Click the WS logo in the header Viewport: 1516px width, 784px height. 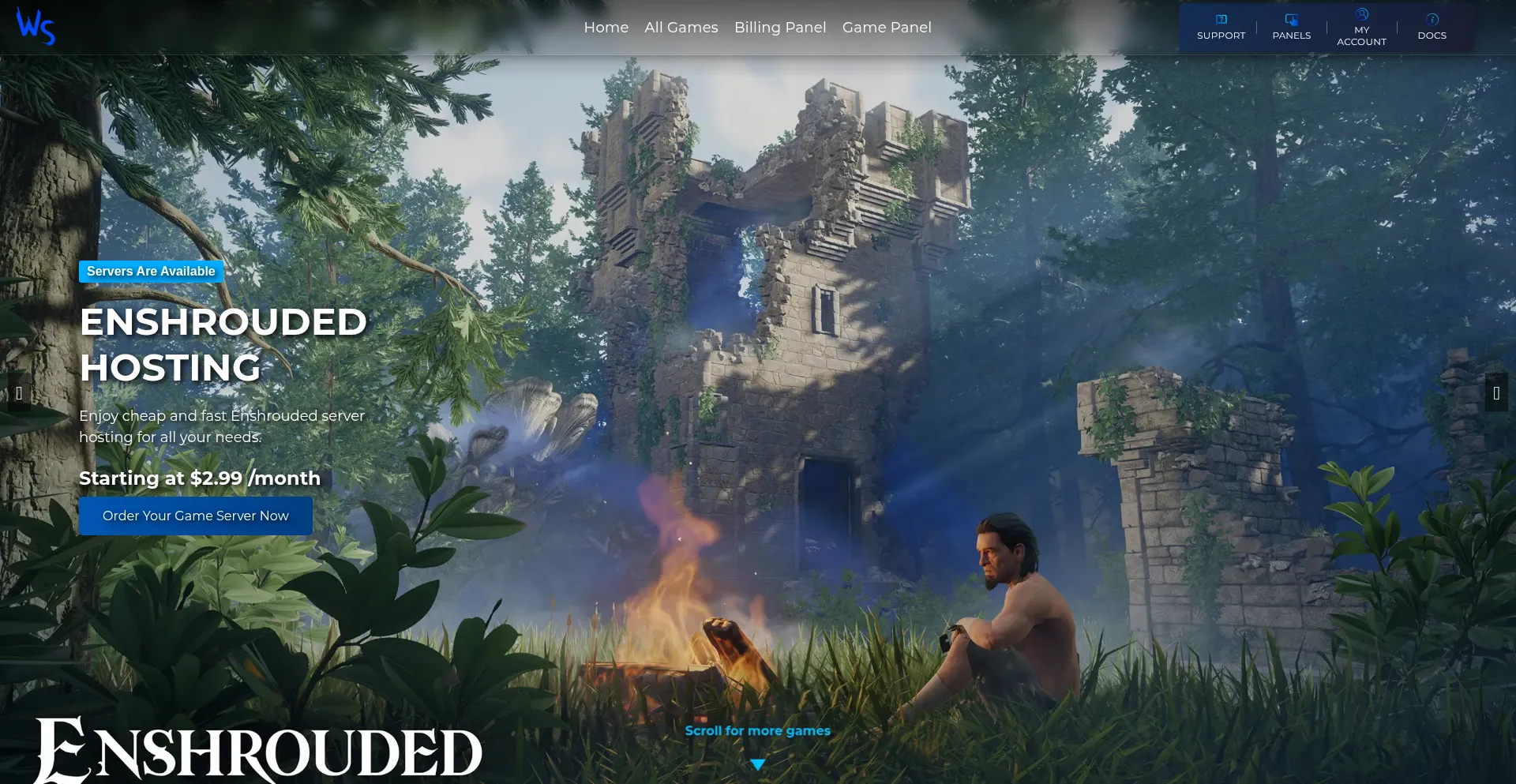click(36, 27)
